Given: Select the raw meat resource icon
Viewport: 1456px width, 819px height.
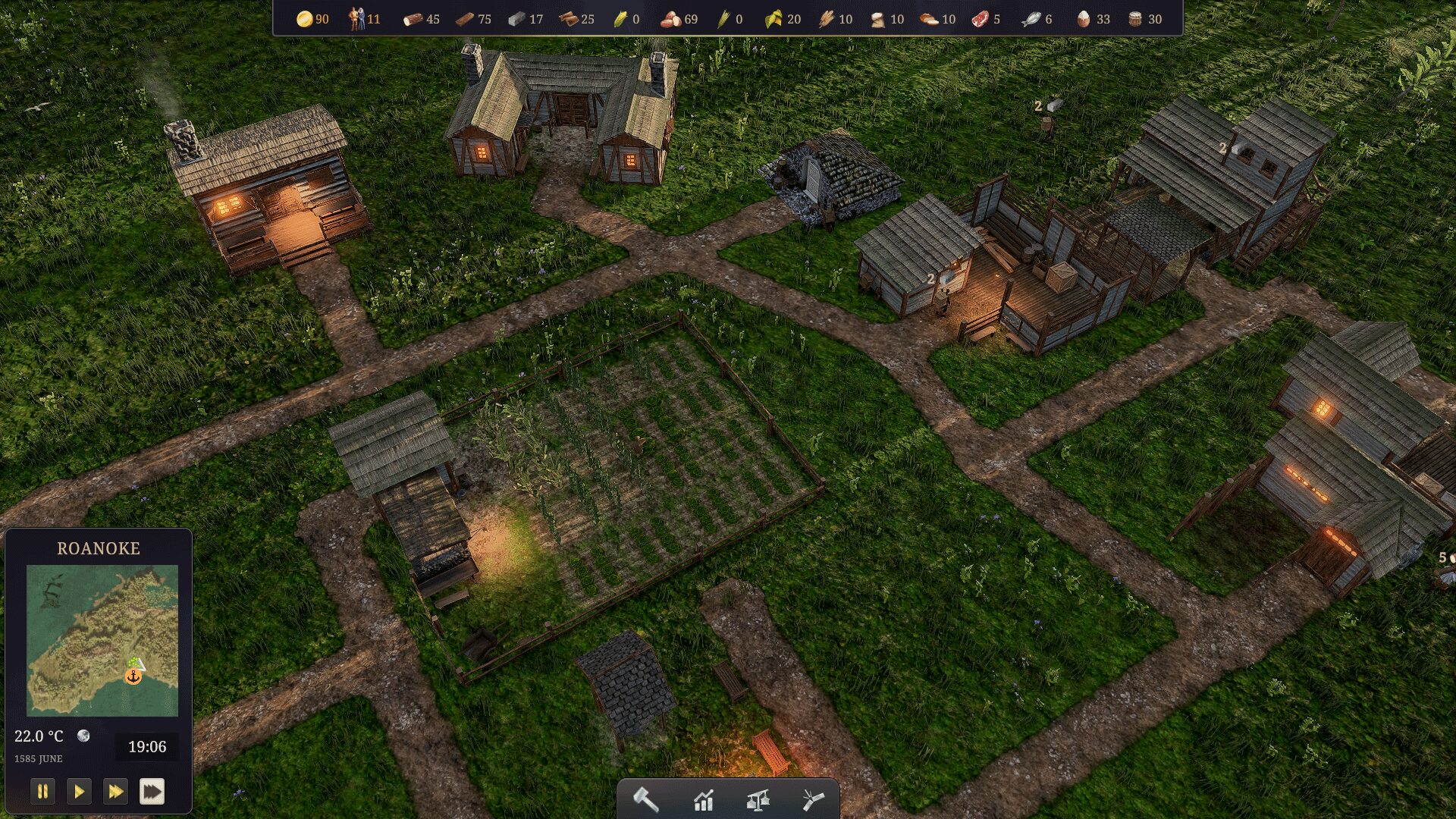Looking at the screenshot, I should tap(980, 19).
